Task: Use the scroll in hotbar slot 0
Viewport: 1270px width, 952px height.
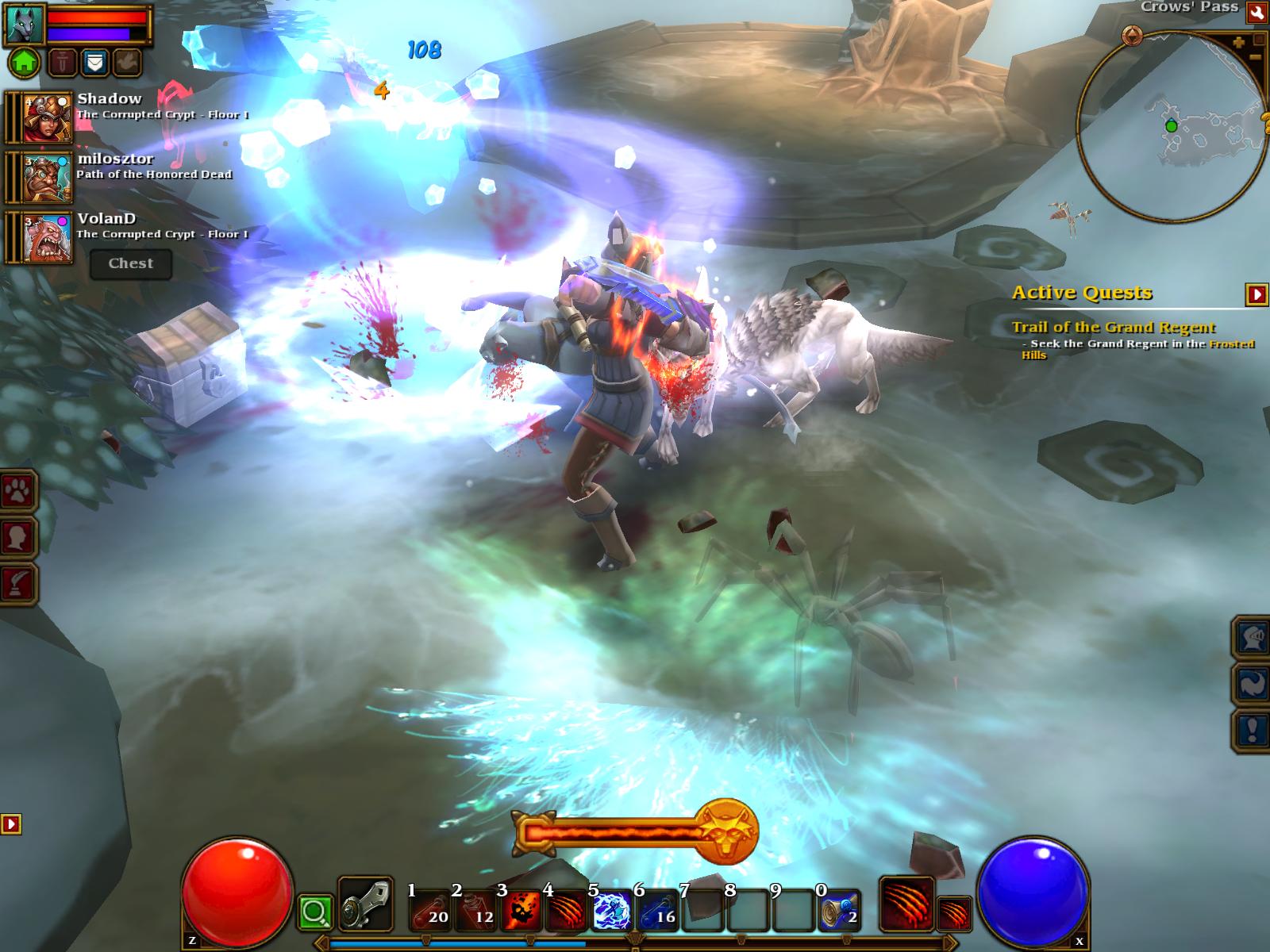Action: [x=840, y=910]
